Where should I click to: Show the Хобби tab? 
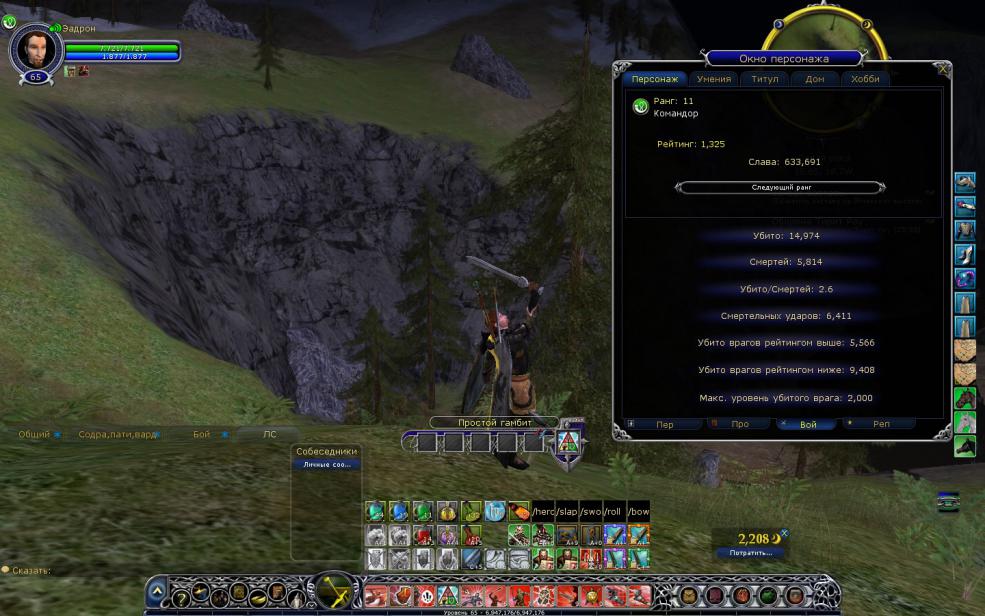coord(865,79)
